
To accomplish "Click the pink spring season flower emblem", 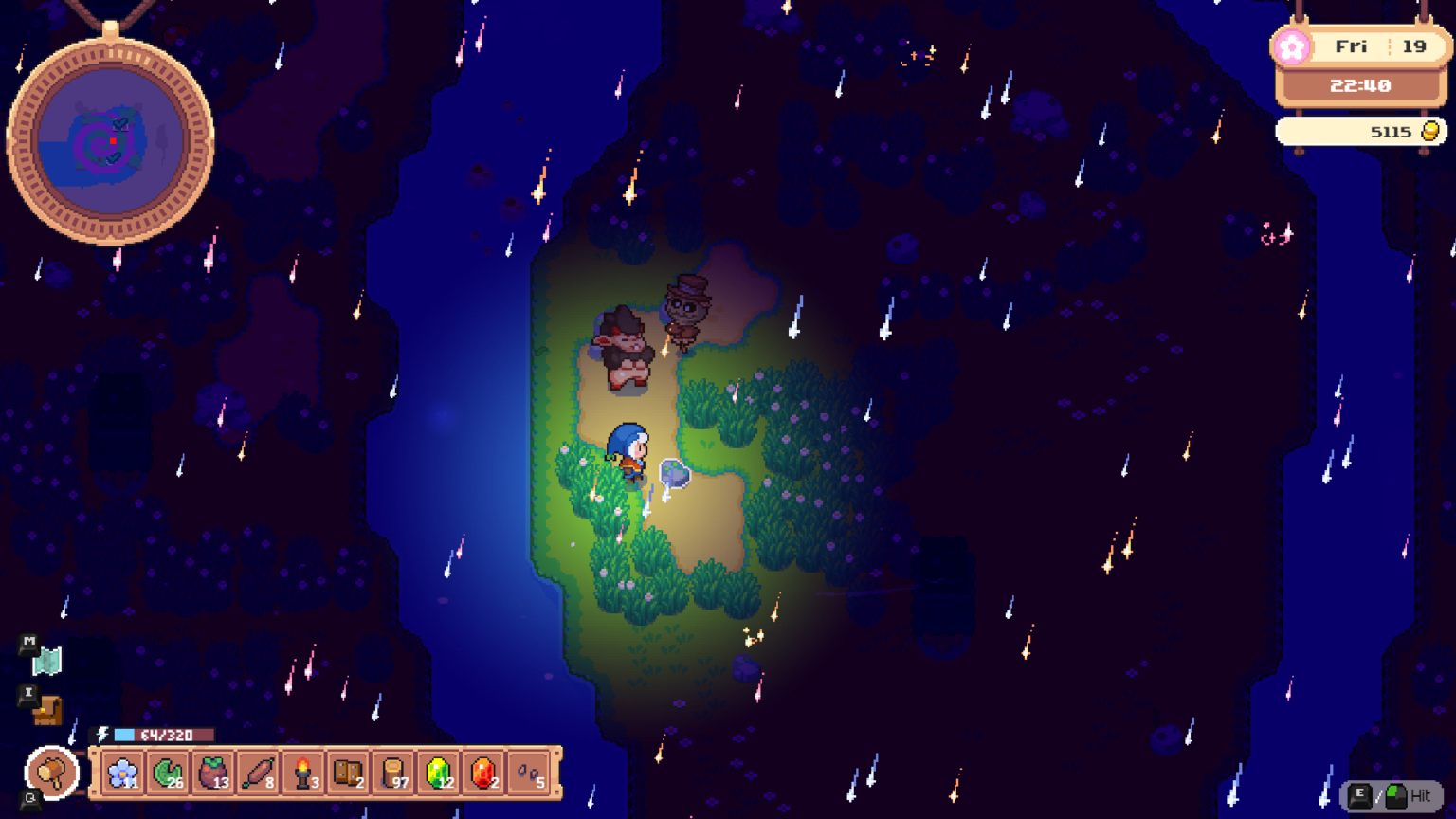I will pyautogui.click(x=1292, y=46).
